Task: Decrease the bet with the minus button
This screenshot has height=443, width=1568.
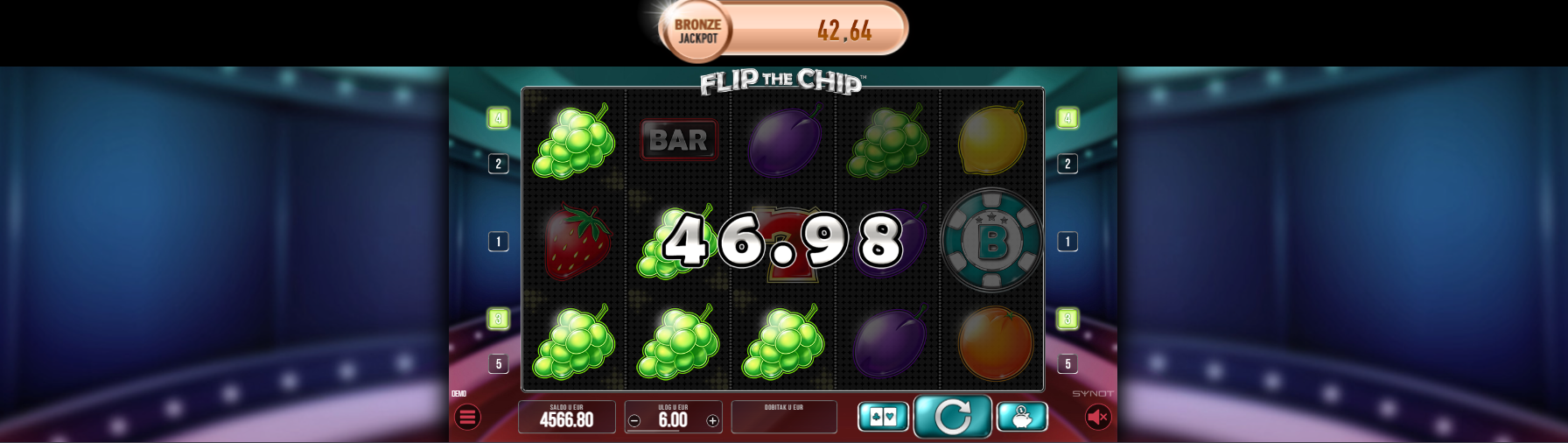Action: pyautogui.click(x=635, y=421)
